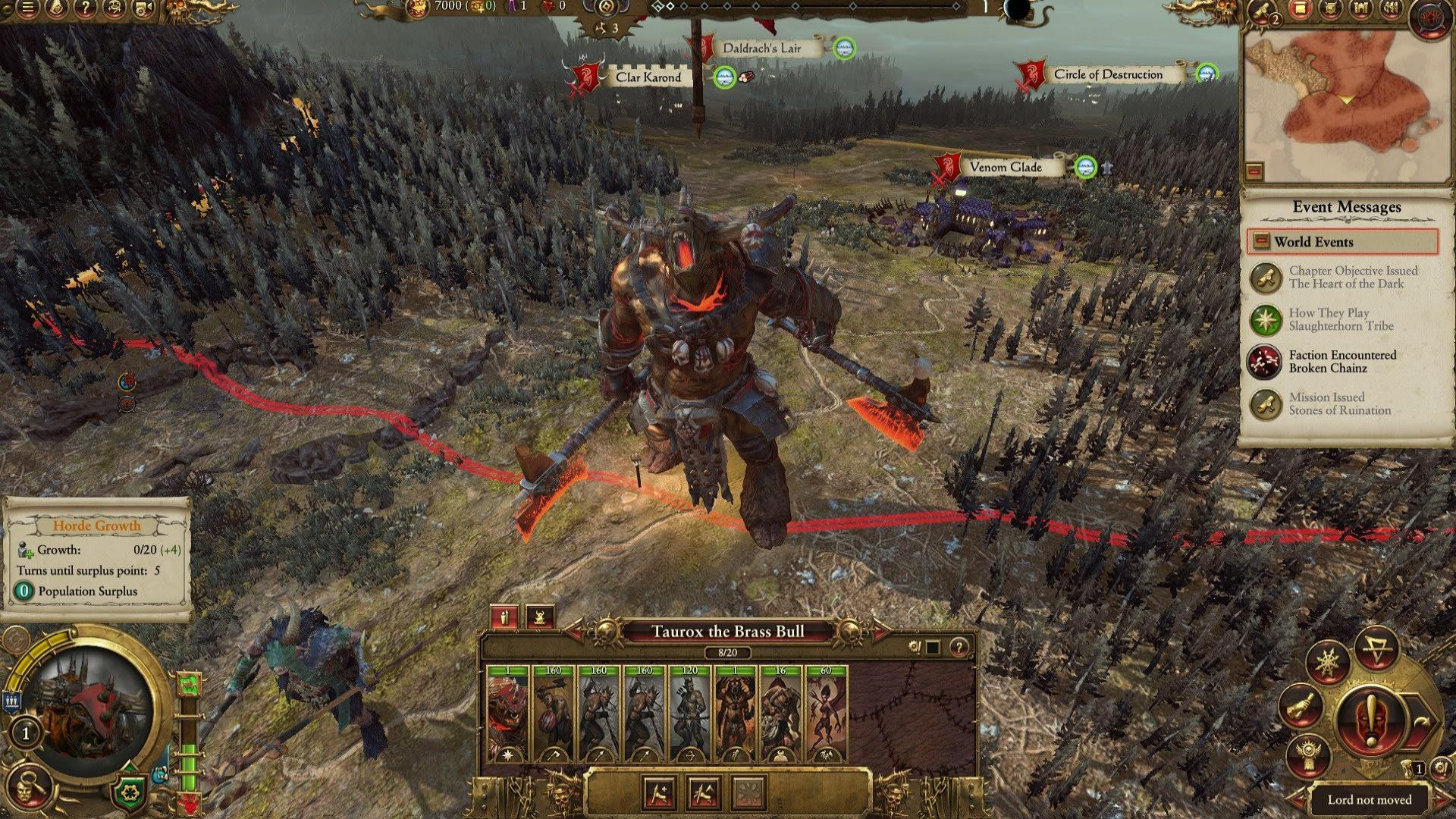
Task: Open the missions scroll with badge 2
Action: click(1263, 11)
